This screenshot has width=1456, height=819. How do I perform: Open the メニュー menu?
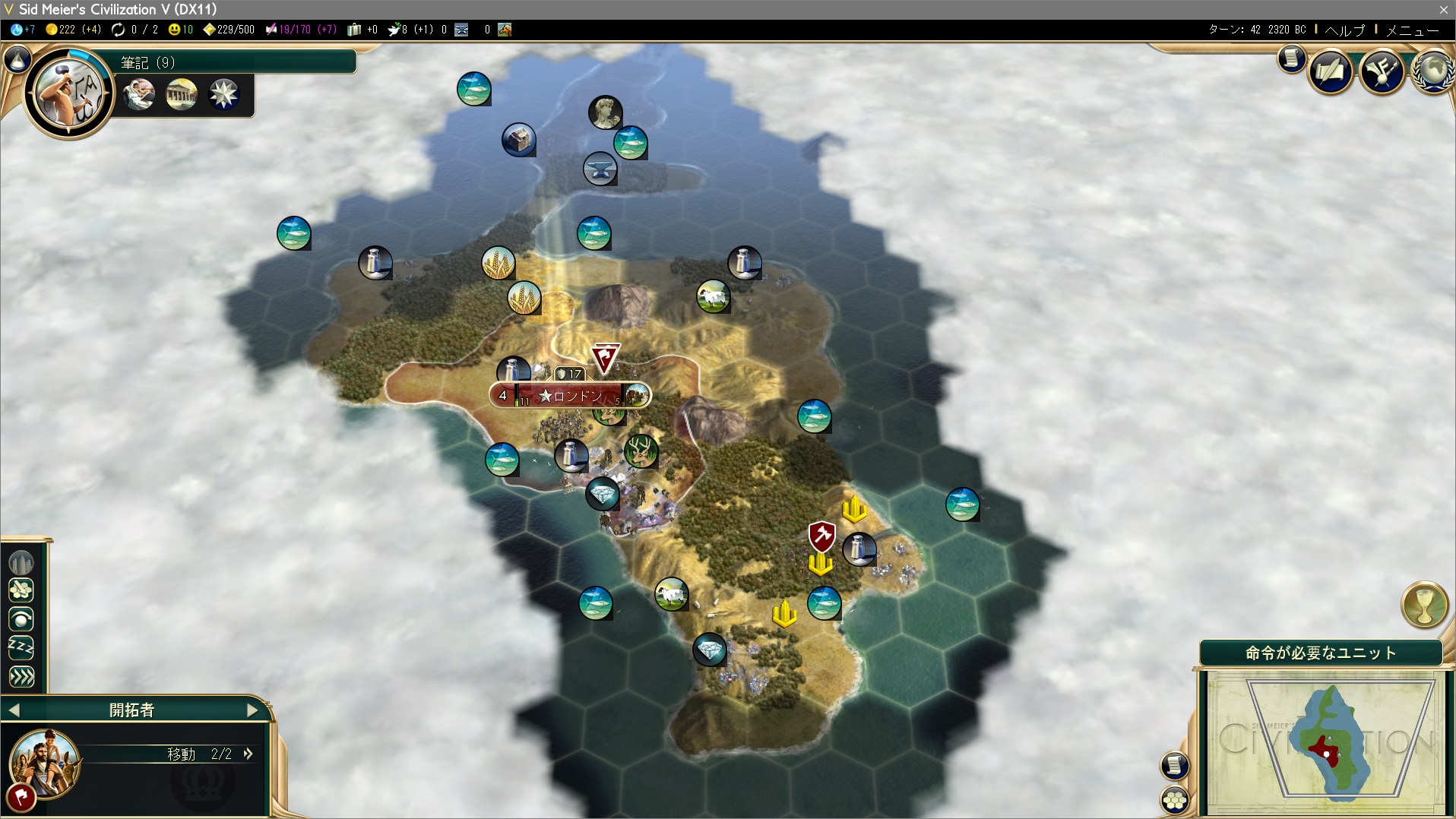(1413, 30)
